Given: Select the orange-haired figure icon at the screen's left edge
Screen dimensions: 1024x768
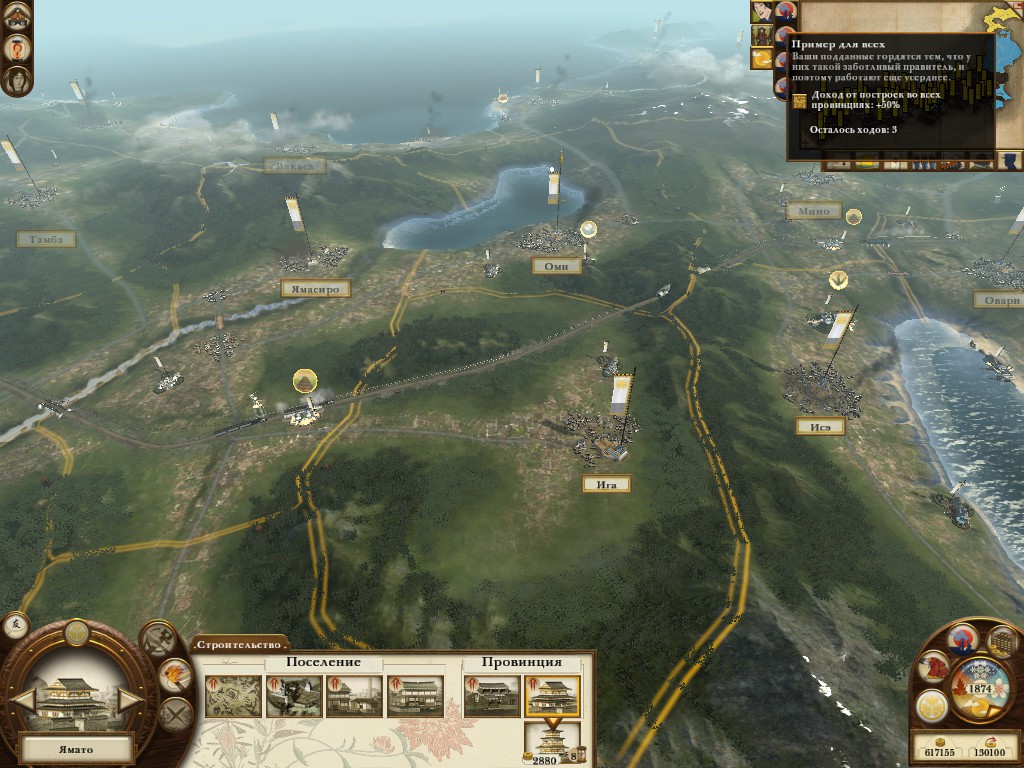Looking at the screenshot, I should pyautogui.click(x=17, y=48).
